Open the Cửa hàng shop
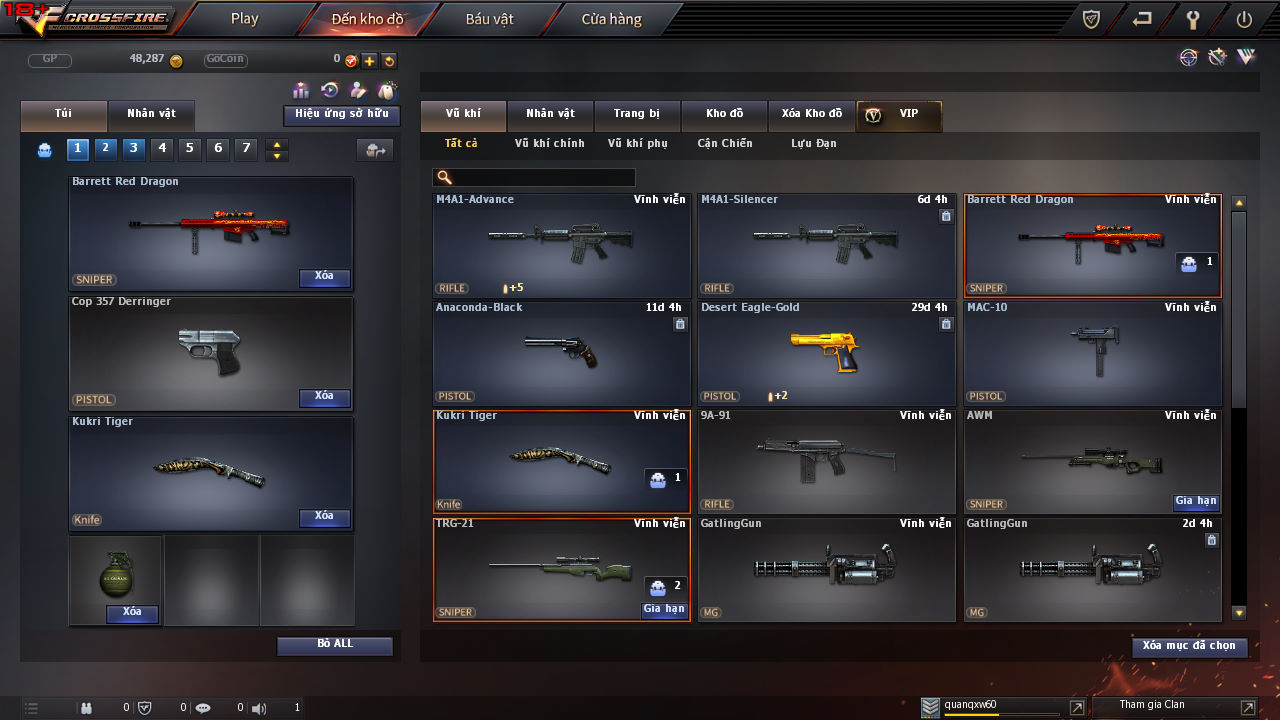The width and height of the screenshot is (1280, 720). pyautogui.click(x=611, y=18)
